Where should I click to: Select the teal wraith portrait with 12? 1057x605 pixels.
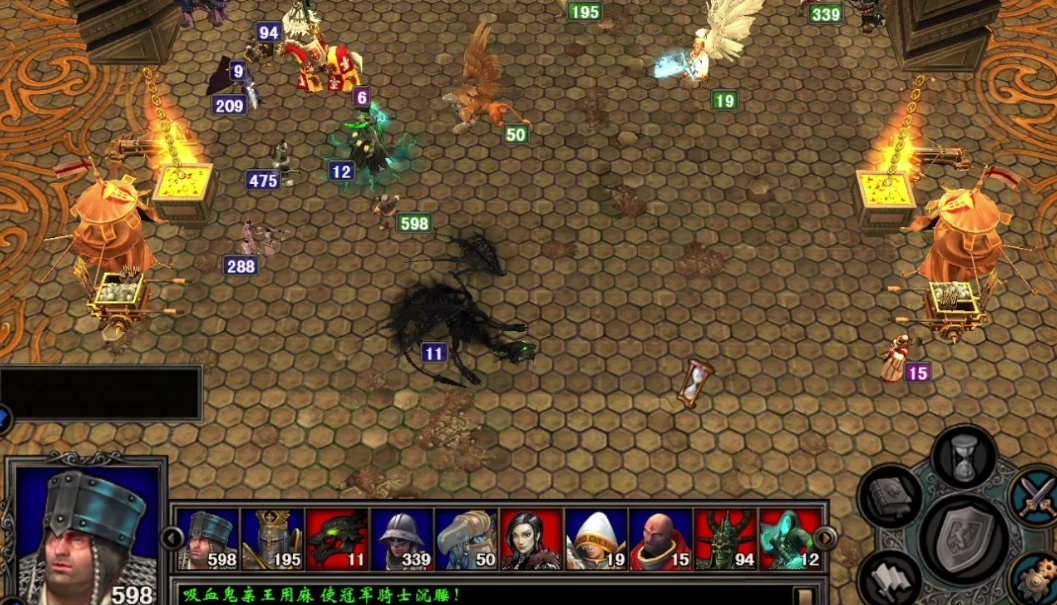click(x=790, y=539)
